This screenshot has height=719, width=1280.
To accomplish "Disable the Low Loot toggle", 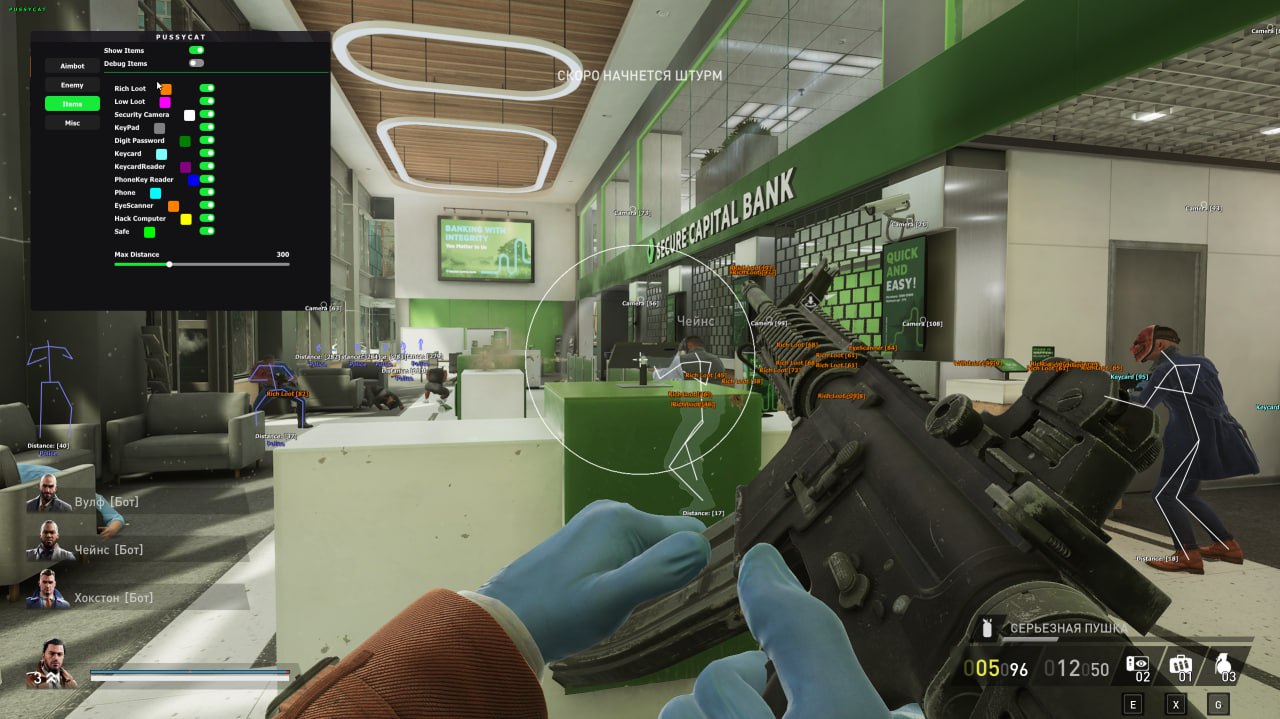I will [207, 101].
